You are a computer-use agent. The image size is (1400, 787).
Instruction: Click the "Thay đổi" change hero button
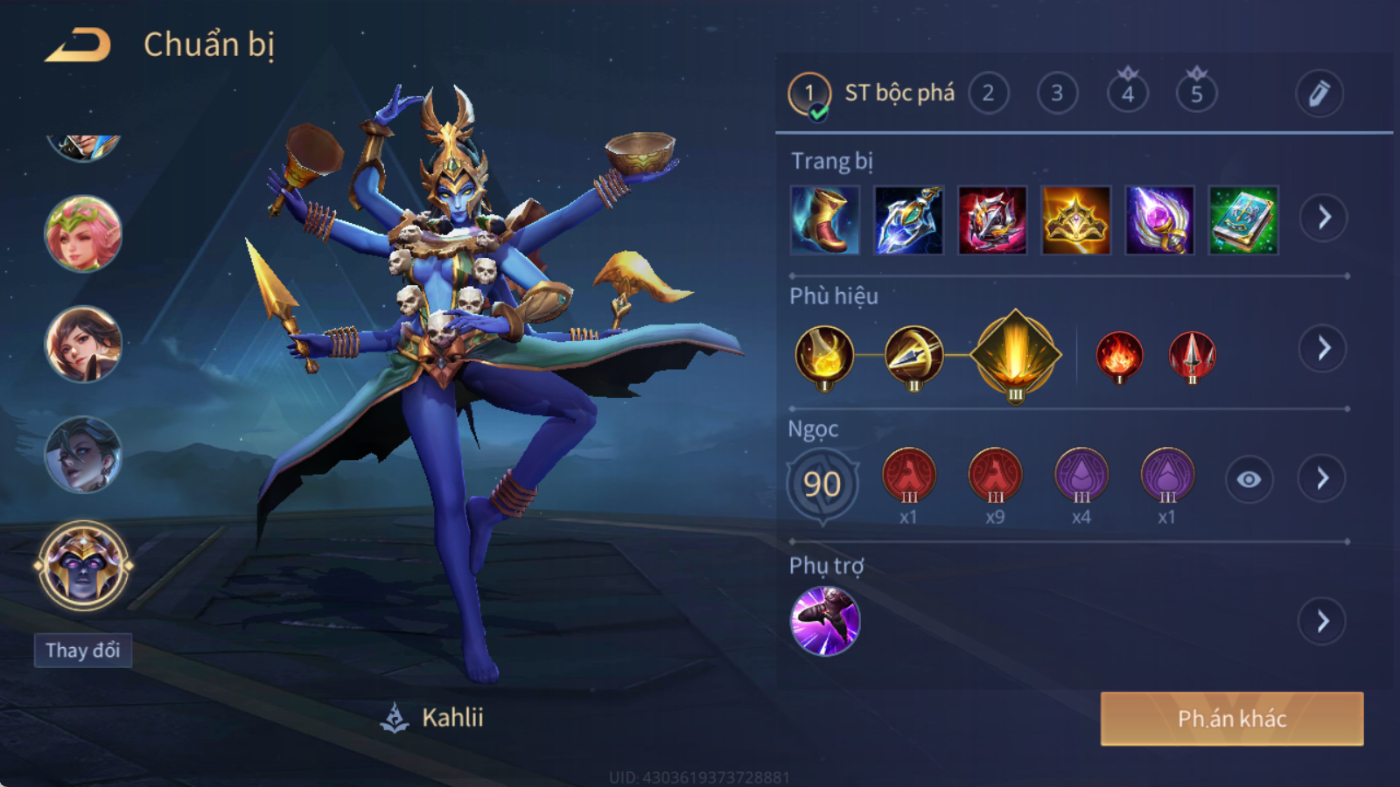[x=82, y=650]
